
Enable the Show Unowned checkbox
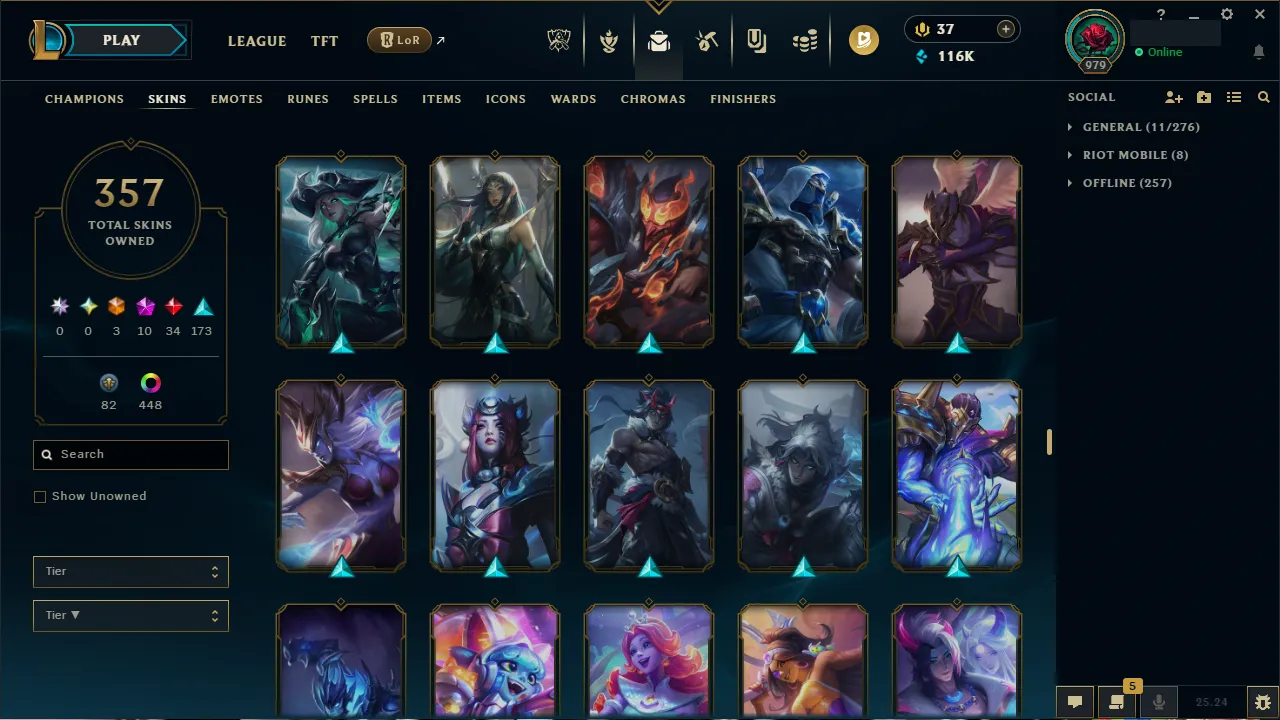point(40,496)
